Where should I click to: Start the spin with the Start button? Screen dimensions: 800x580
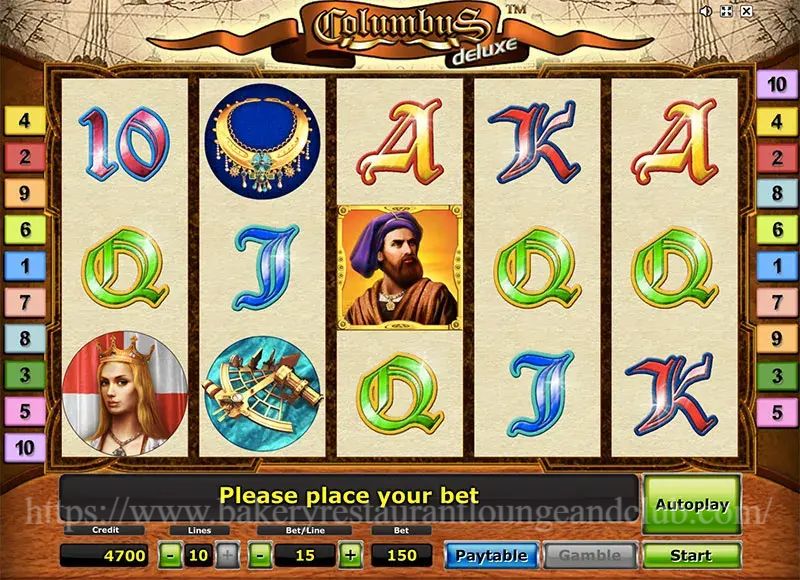pyautogui.click(x=691, y=555)
